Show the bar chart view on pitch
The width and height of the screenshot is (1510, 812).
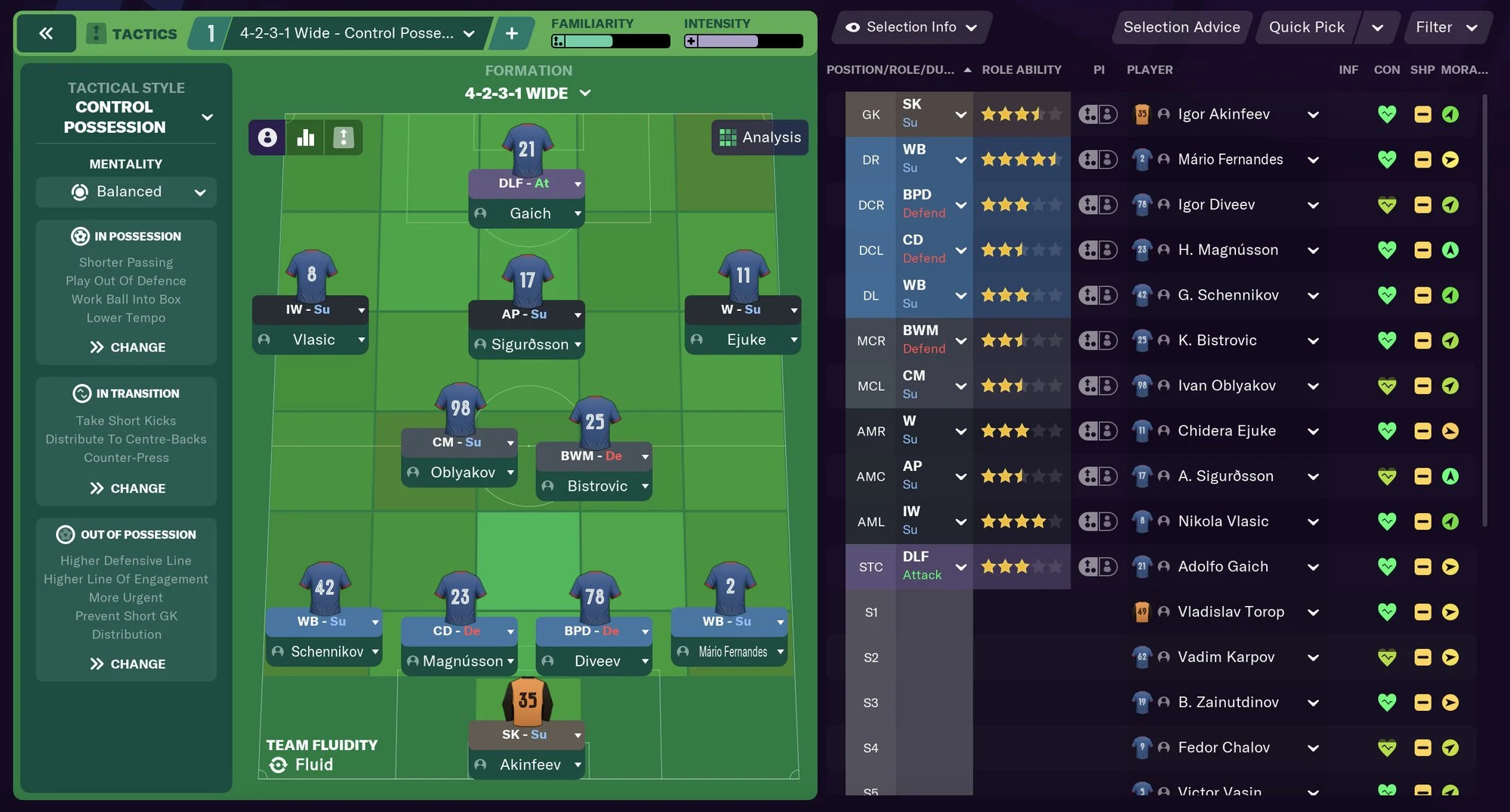pos(306,137)
